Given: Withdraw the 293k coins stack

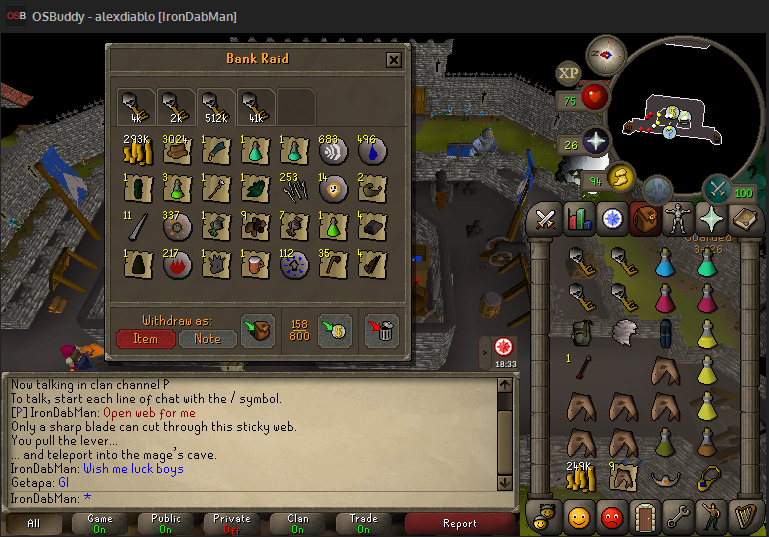Looking at the screenshot, I should point(136,151).
